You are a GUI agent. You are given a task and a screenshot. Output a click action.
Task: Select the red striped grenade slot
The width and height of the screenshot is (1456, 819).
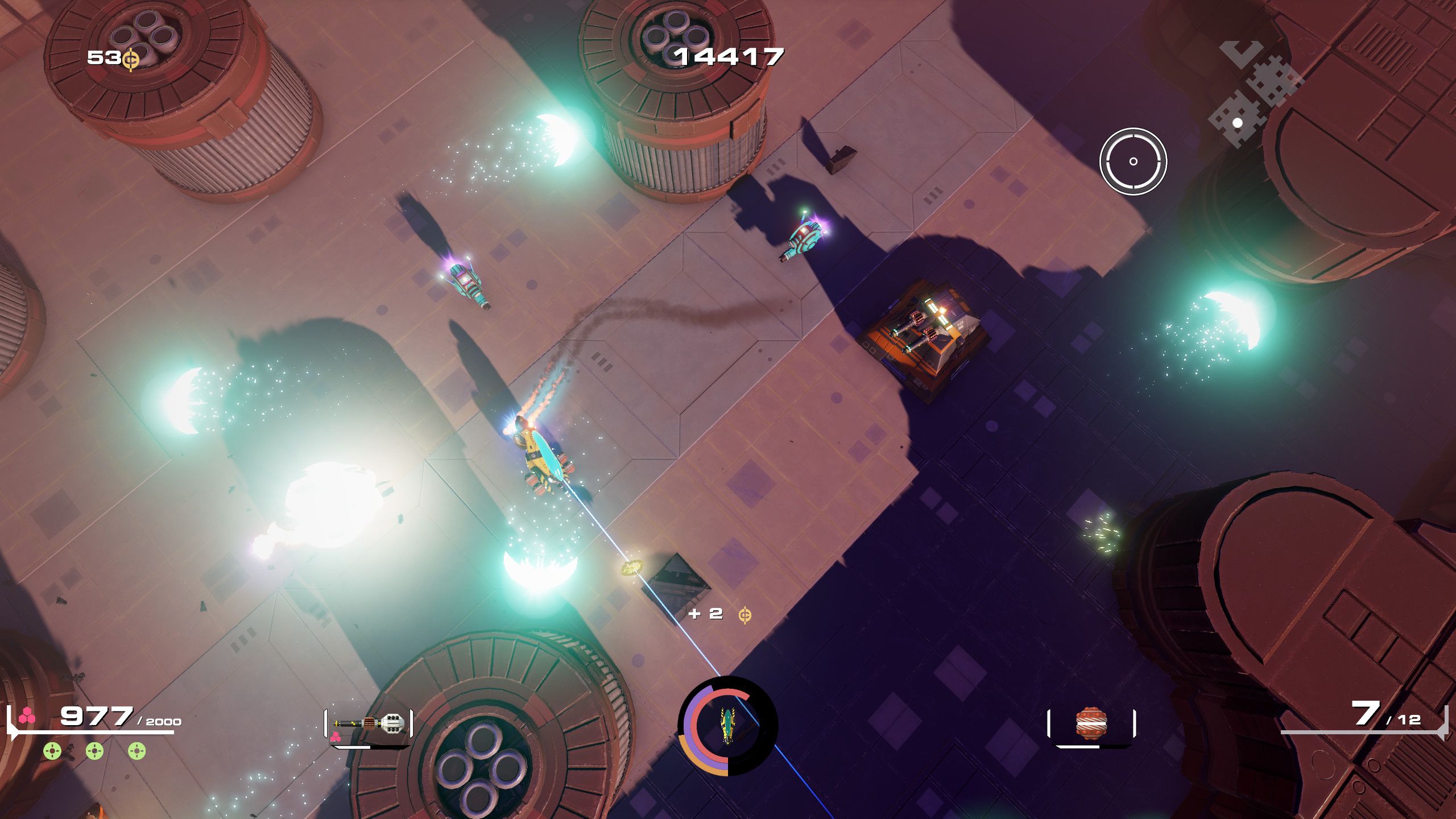(1091, 724)
